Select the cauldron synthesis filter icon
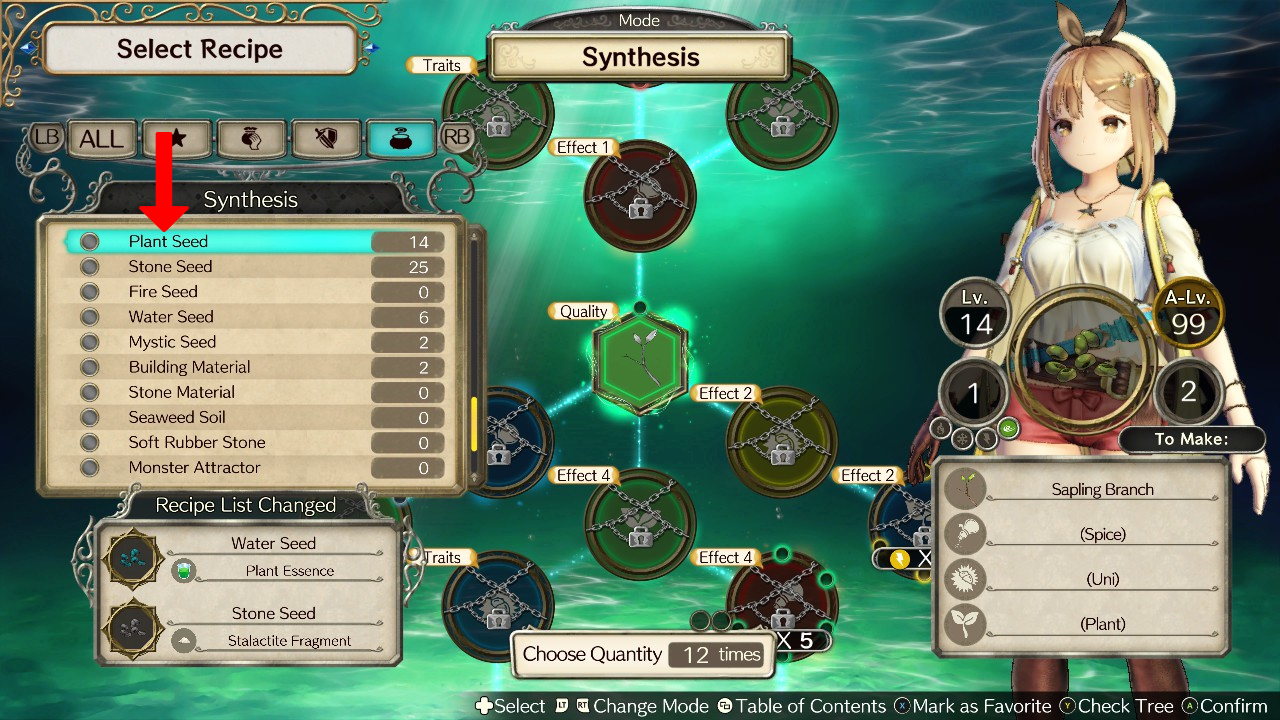 tap(400, 138)
